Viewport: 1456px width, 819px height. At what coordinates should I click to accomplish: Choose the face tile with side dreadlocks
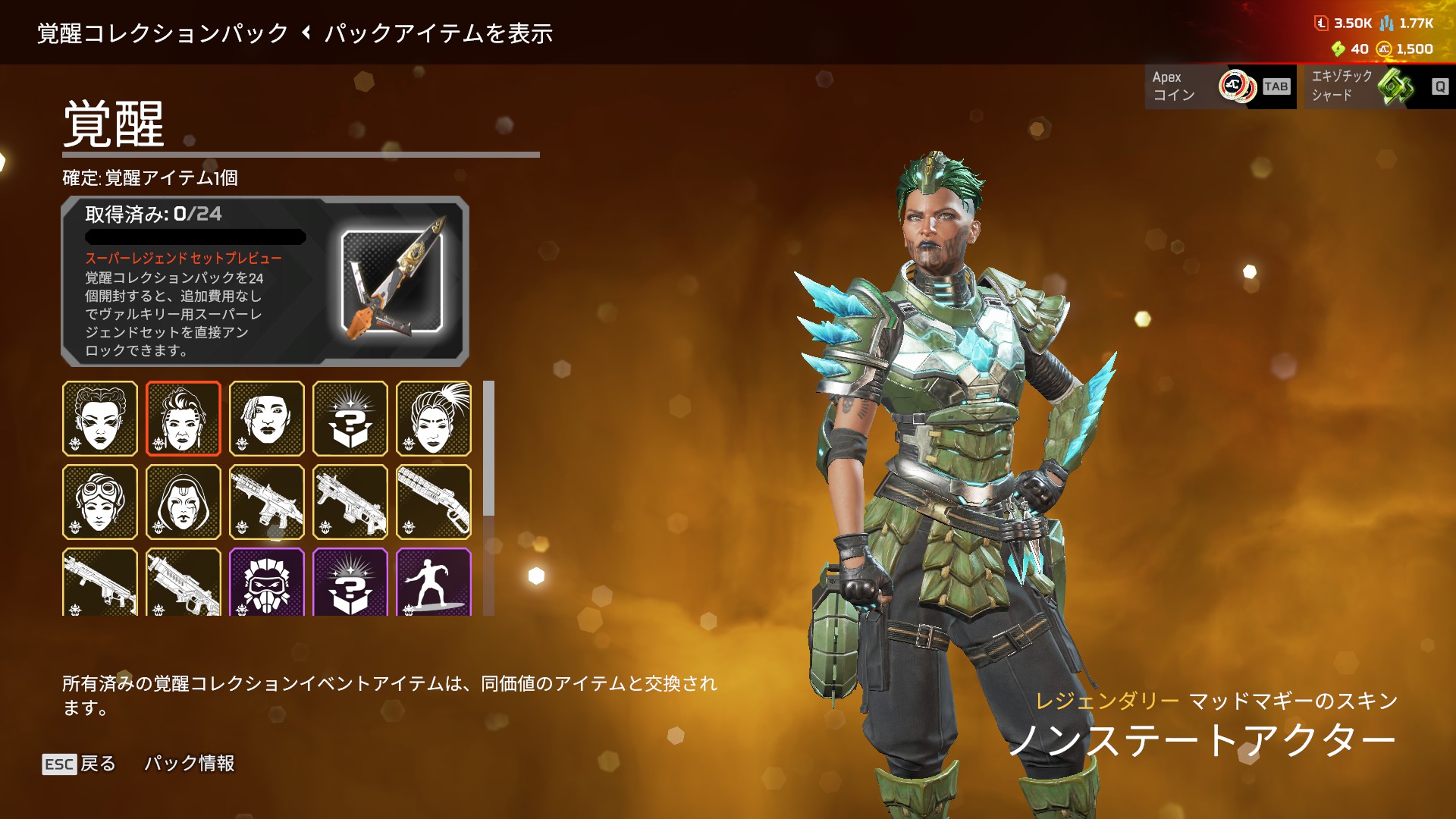pos(267,419)
